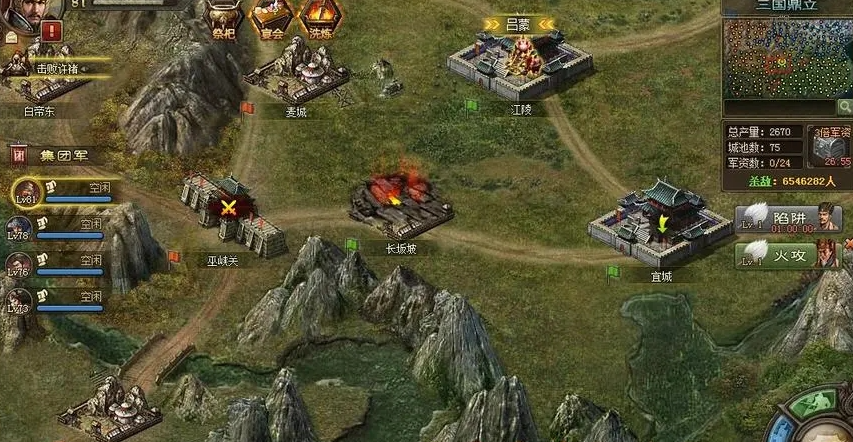This screenshot has width=853, height=442.
Task: Select the Lv.73 general
Action: tap(21, 300)
